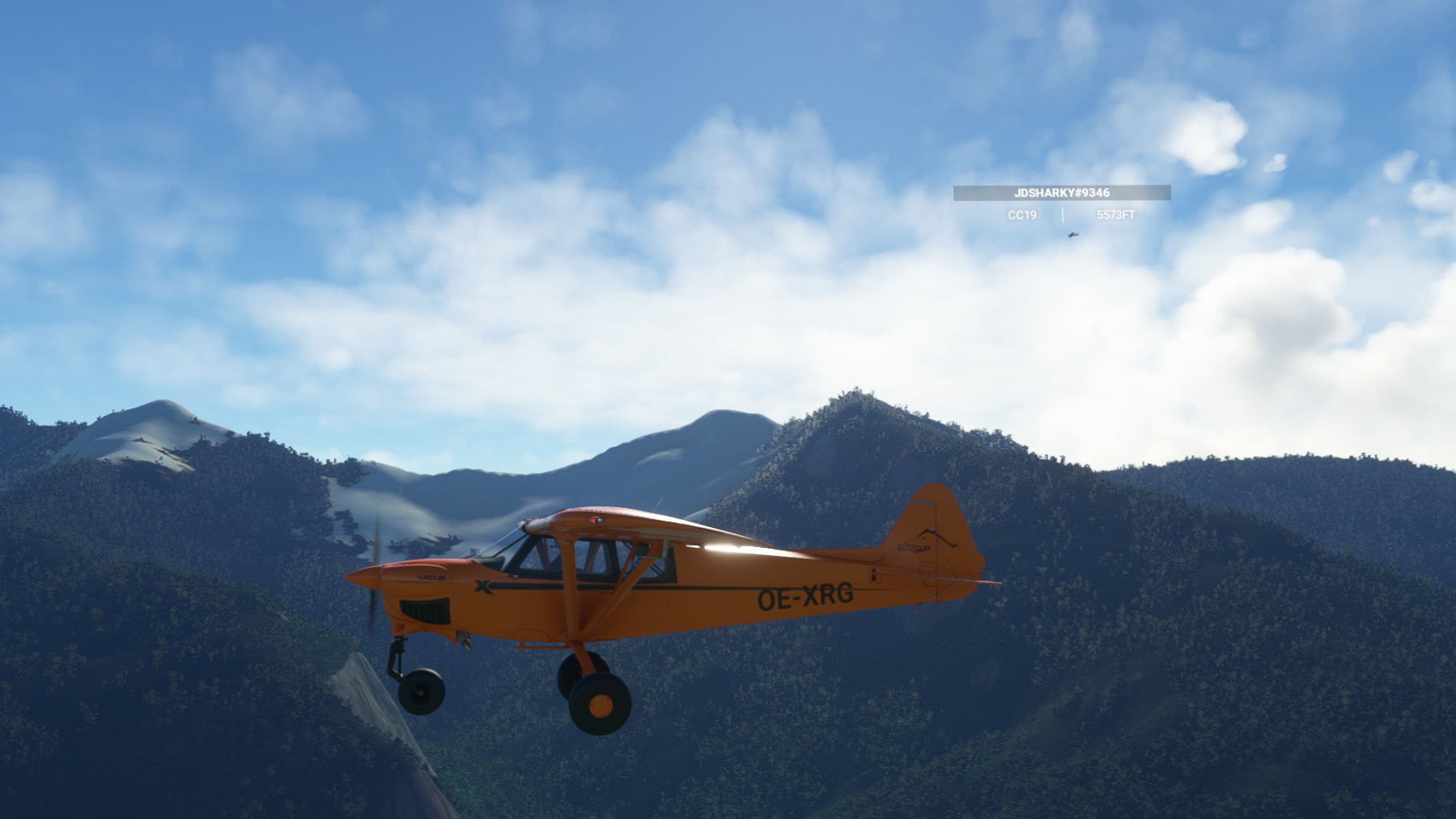Image resolution: width=1456 pixels, height=819 pixels.
Task: Select the JDSHARKY#9346 player nameplate
Action: pos(1062,193)
